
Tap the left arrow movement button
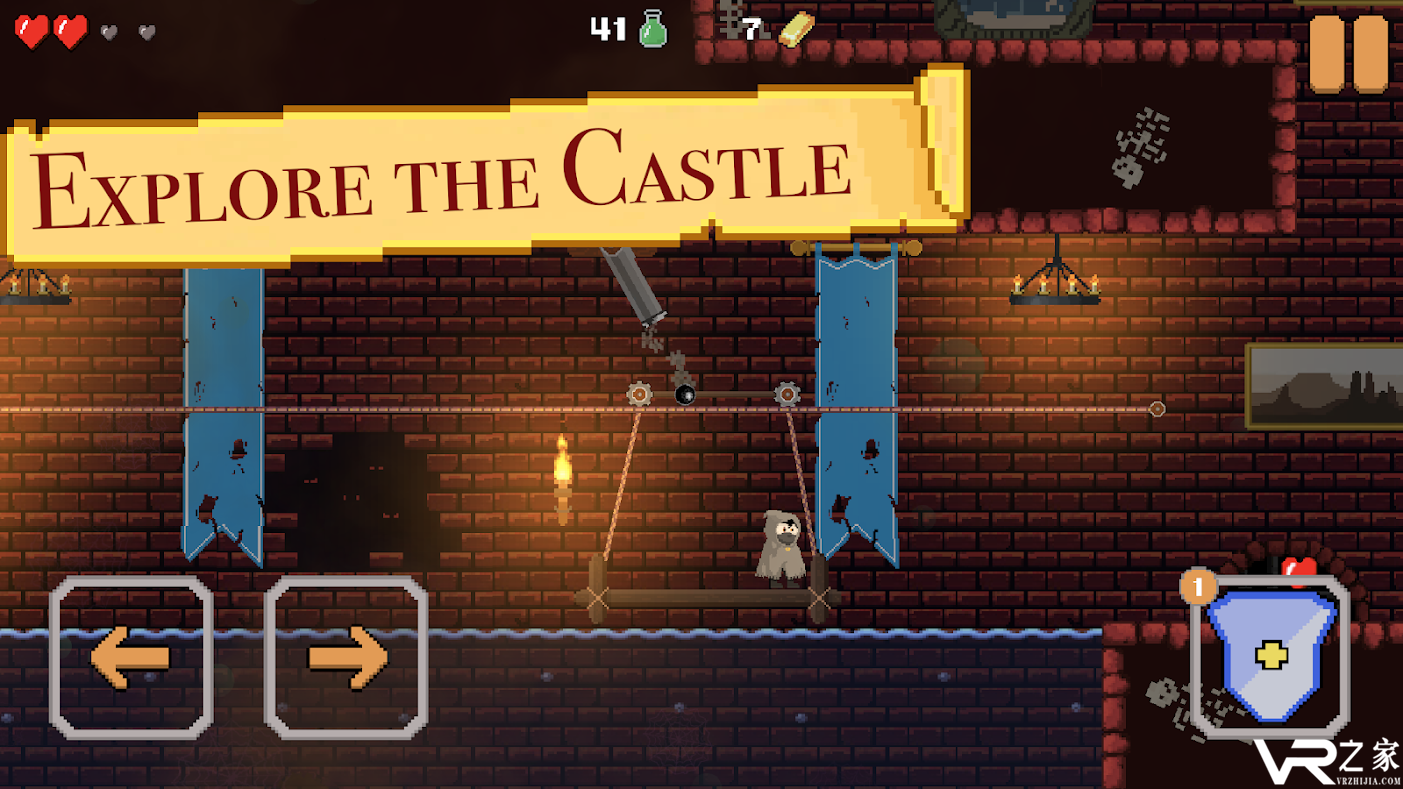pyautogui.click(x=131, y=657)
